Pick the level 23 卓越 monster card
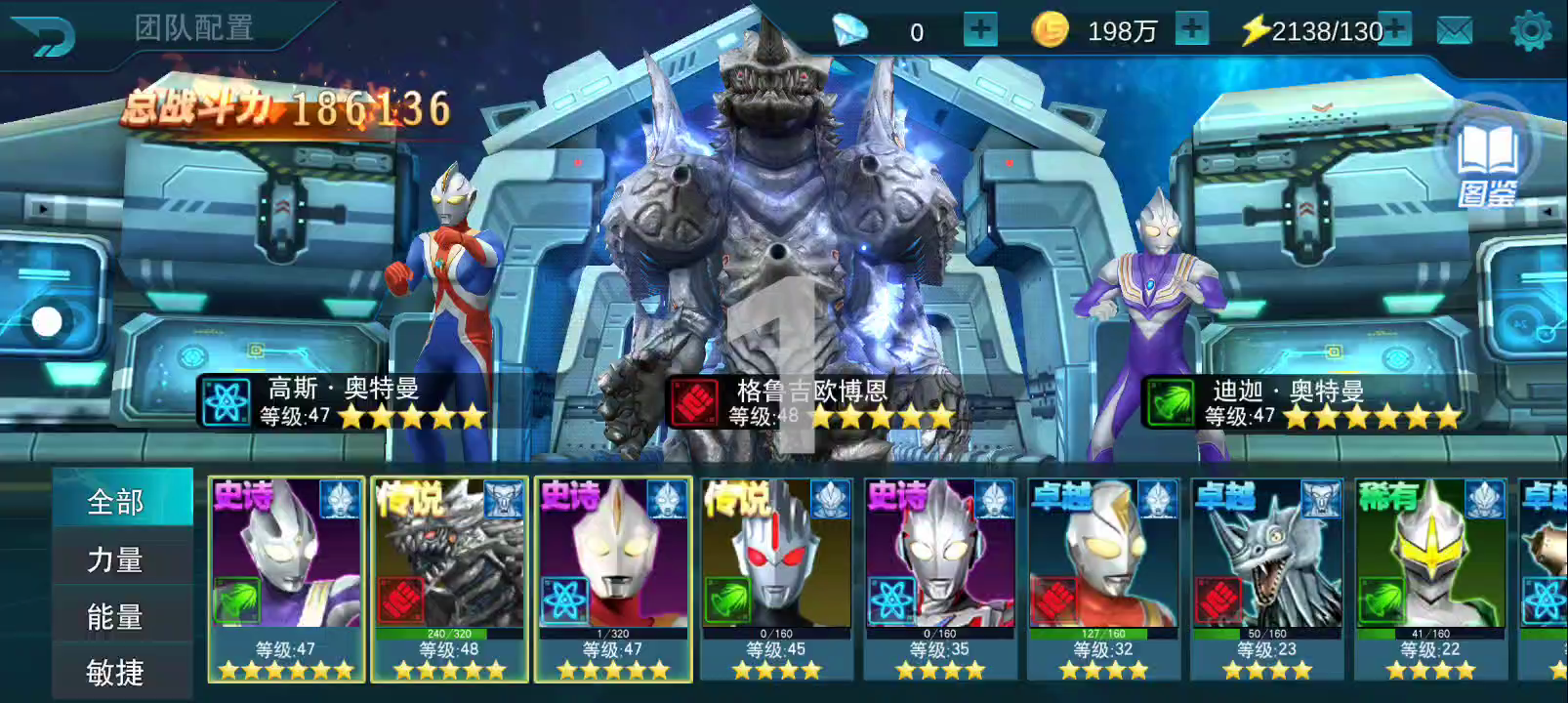 (x=1267, y=578)
